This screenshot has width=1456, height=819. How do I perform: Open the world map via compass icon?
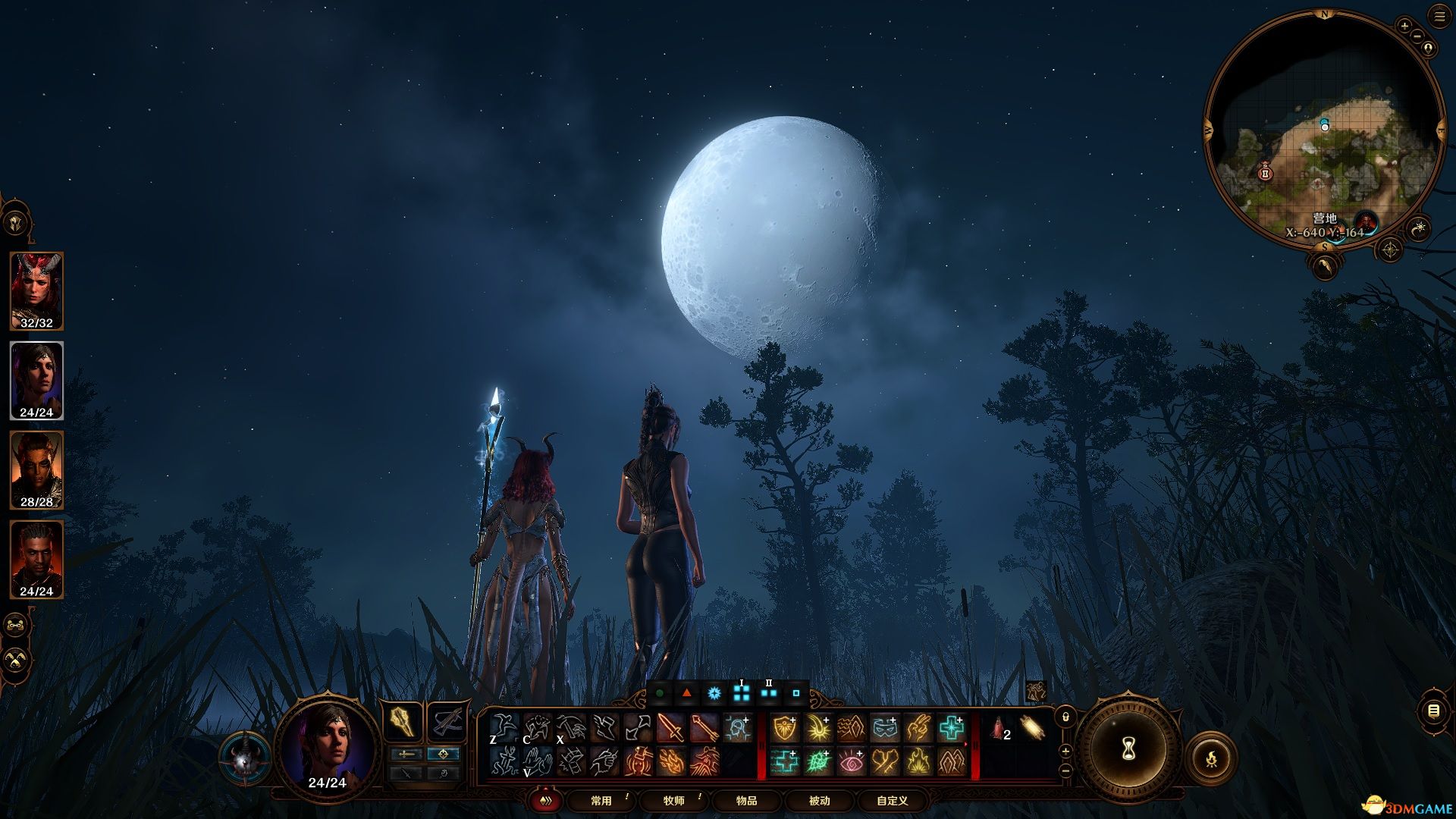(1389, 249)
